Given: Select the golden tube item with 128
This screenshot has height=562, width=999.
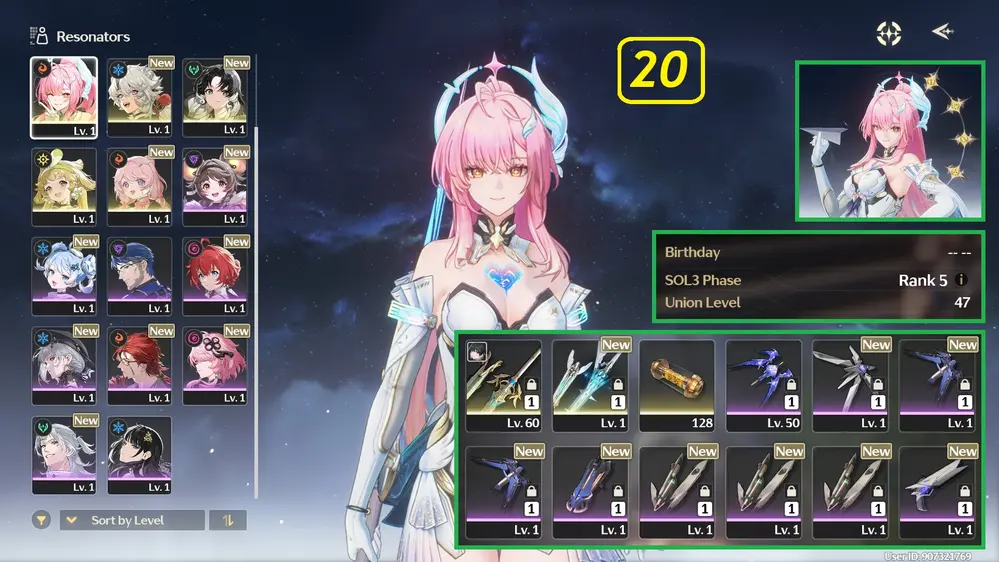Looking at the screenshot, I should [x=677, y=385].
